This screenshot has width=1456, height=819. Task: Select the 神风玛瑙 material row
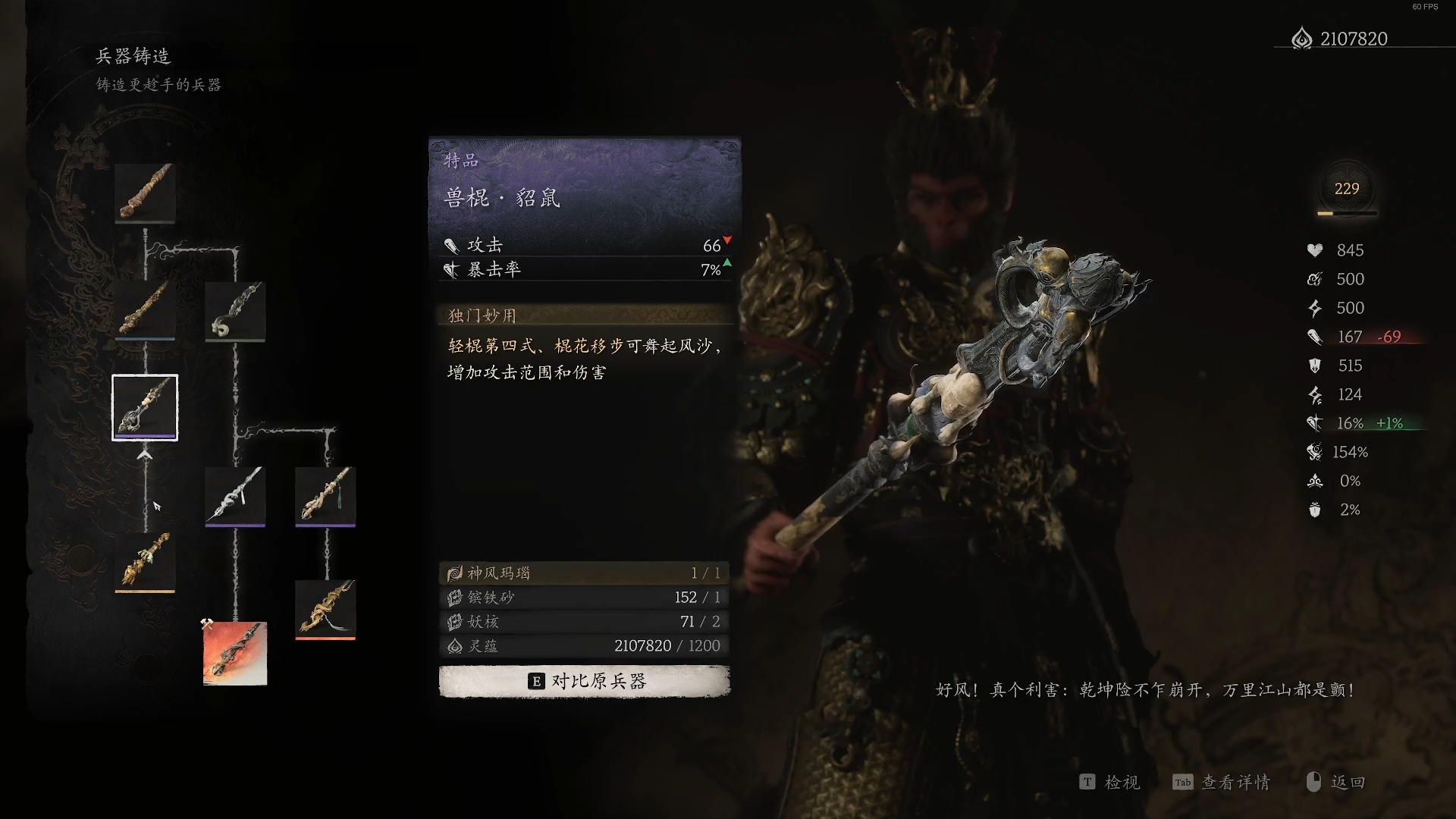pyautogui.click(x=584, y=573)
